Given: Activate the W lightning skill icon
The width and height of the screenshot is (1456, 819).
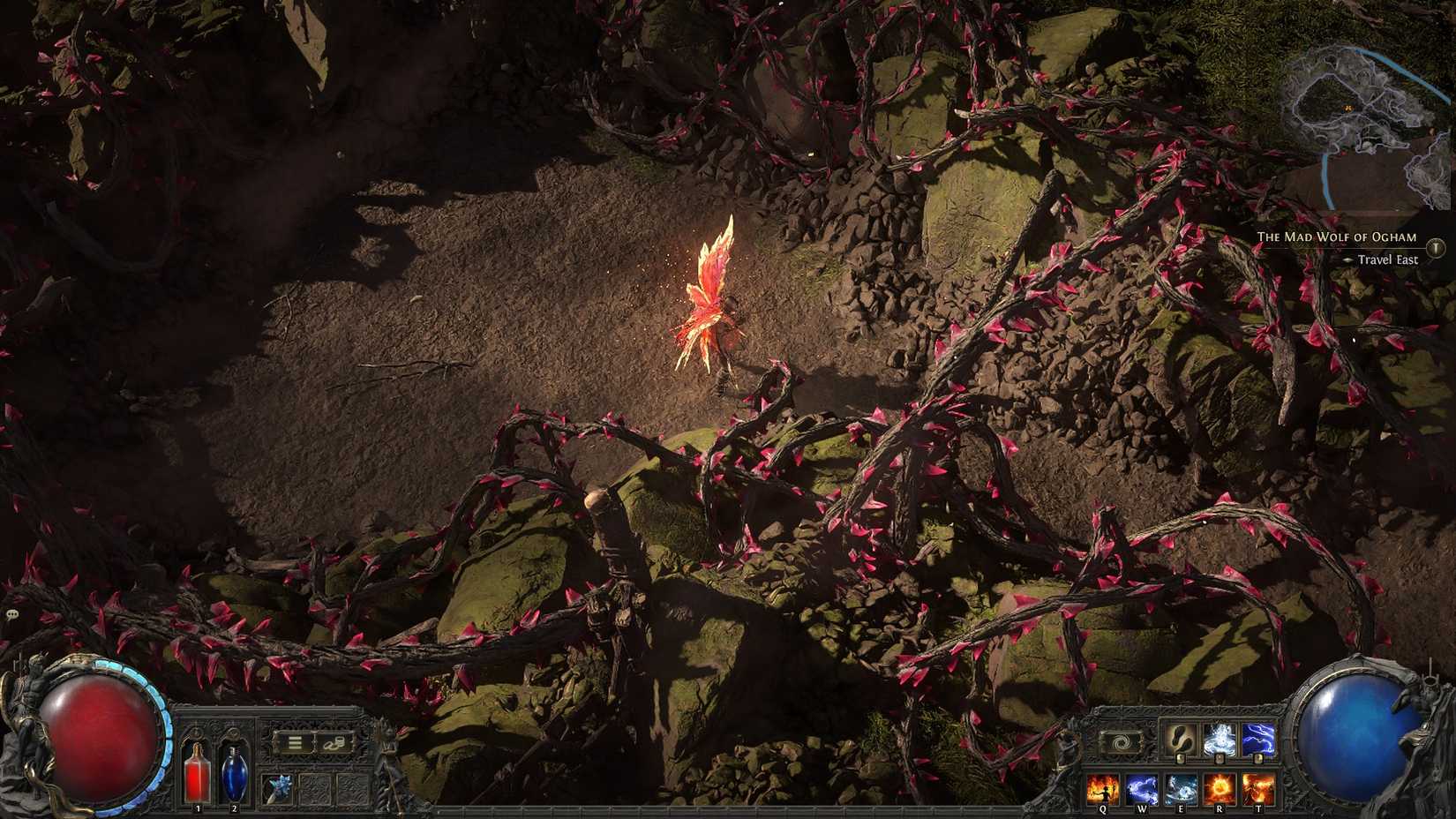Looking at the screenshot, I should [1142, 788].
